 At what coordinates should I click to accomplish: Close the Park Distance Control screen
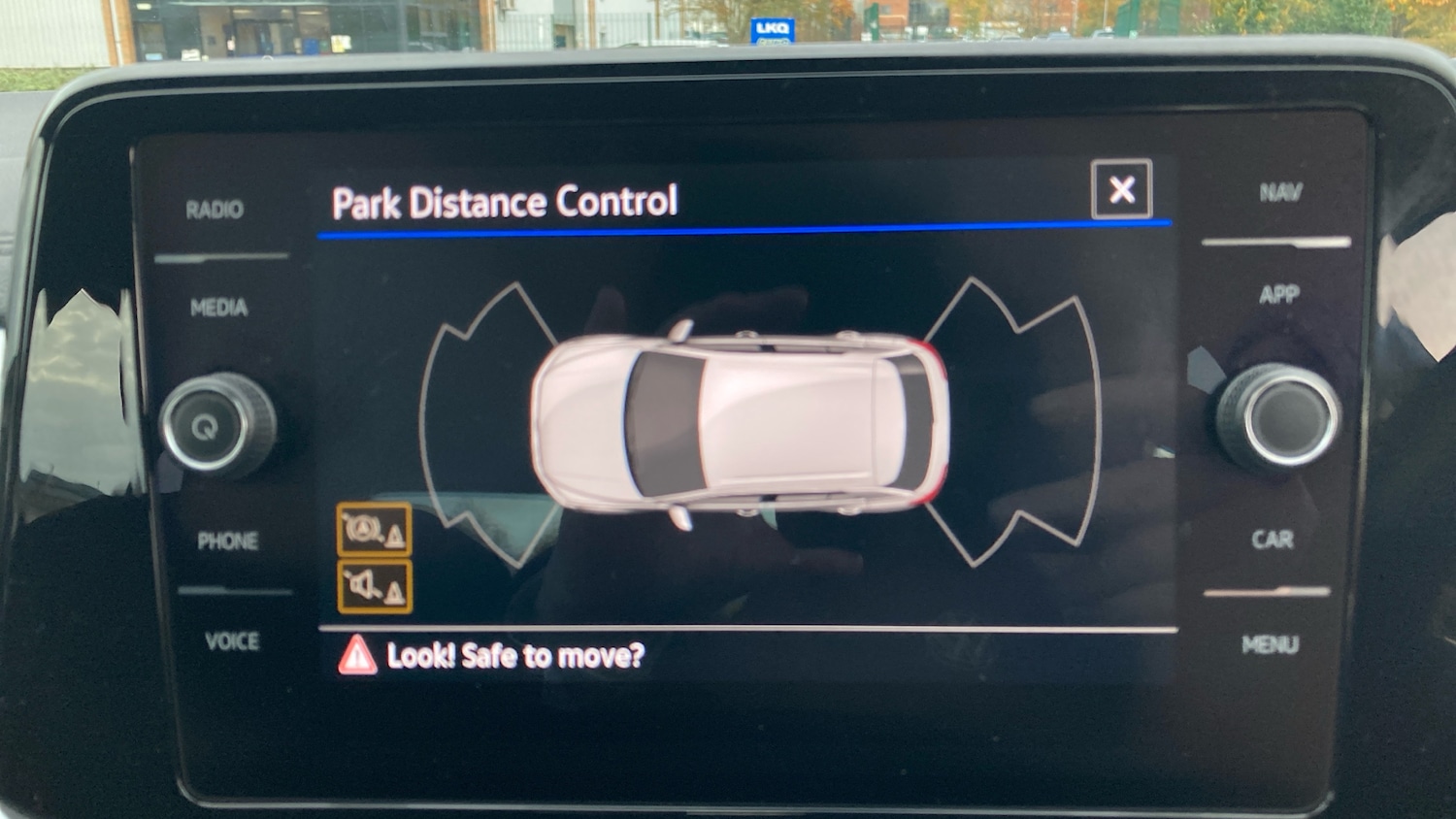point(1121,189)
